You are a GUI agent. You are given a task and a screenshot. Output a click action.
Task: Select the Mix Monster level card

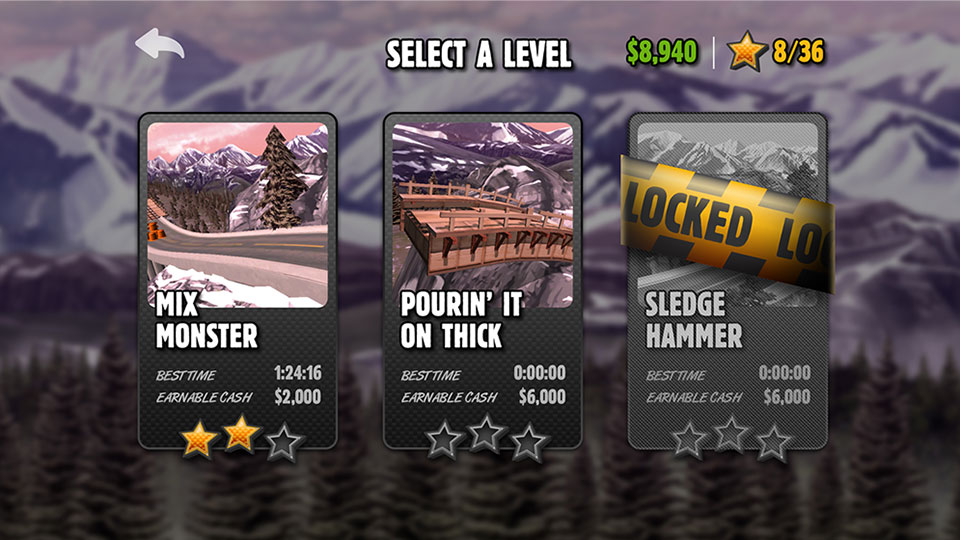tap(237, 280)
